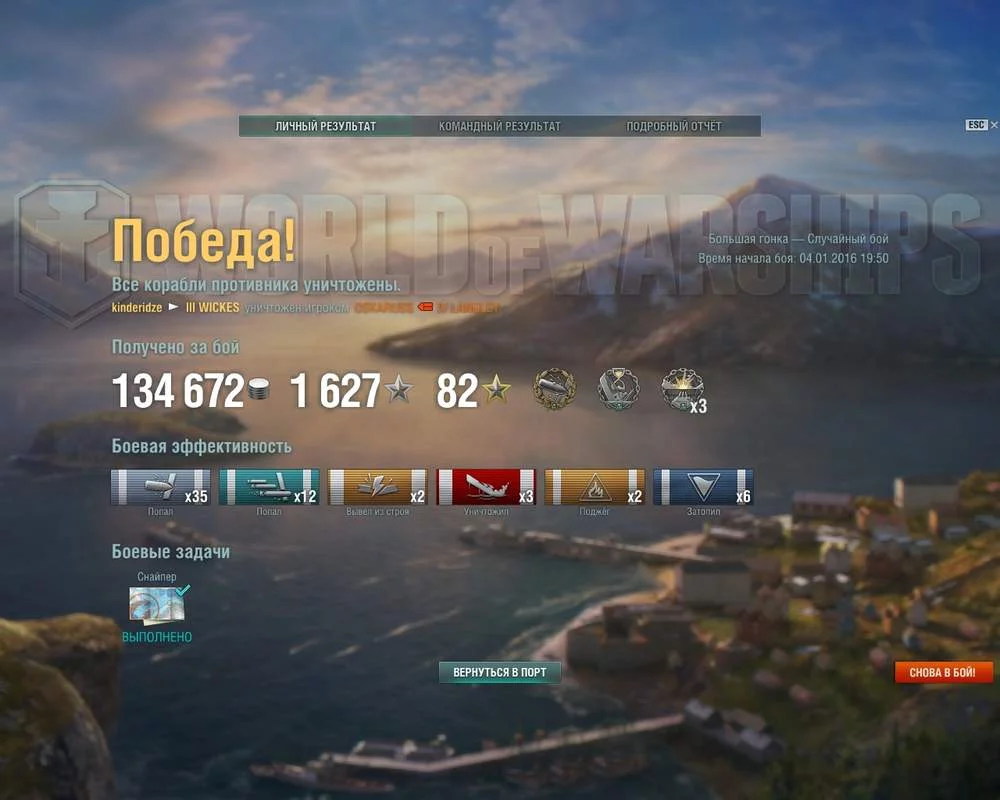
Task: Open the Подробный отчёт tab
Action: click(673, 127)
